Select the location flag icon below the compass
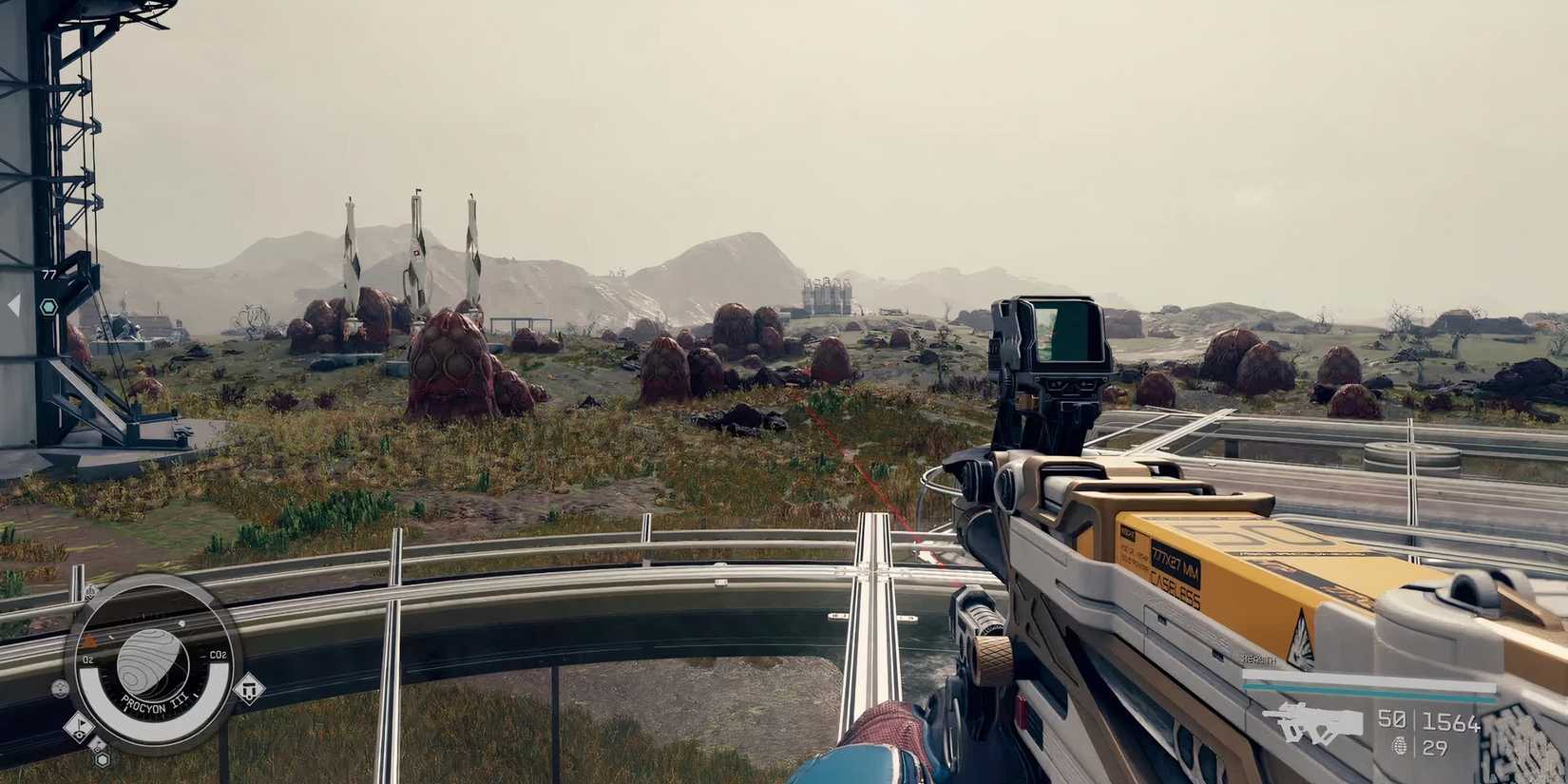Screen dimensions: 1568x784 click(x=78, y=728)
